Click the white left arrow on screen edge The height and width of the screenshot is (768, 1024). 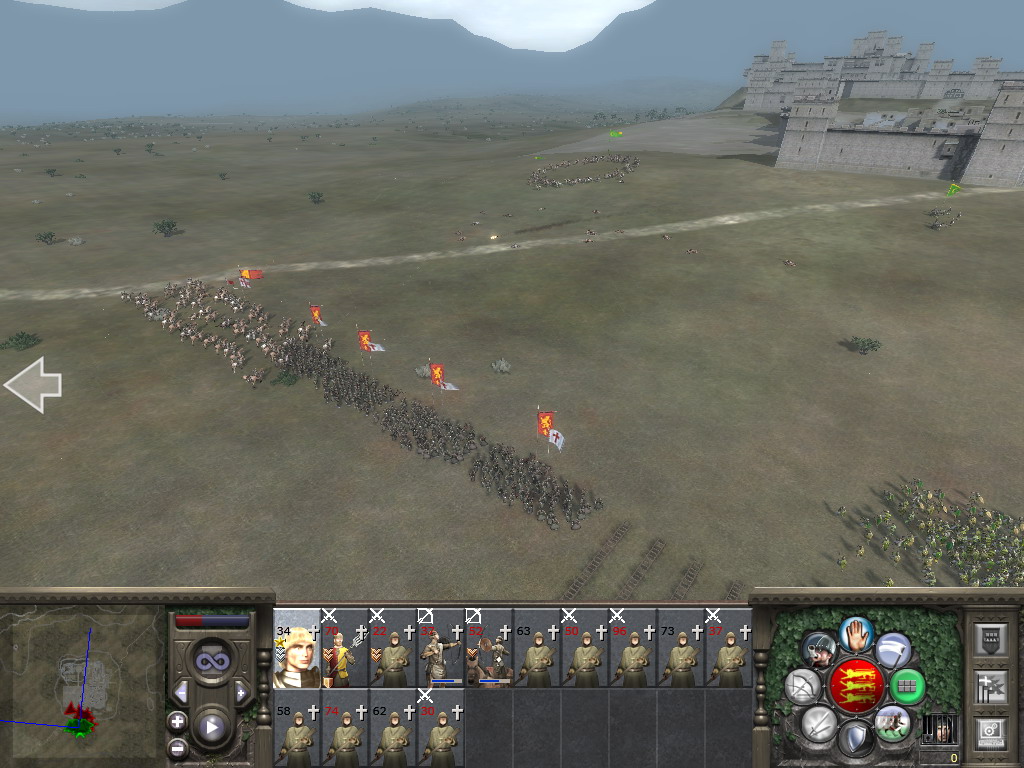point(33,385)
